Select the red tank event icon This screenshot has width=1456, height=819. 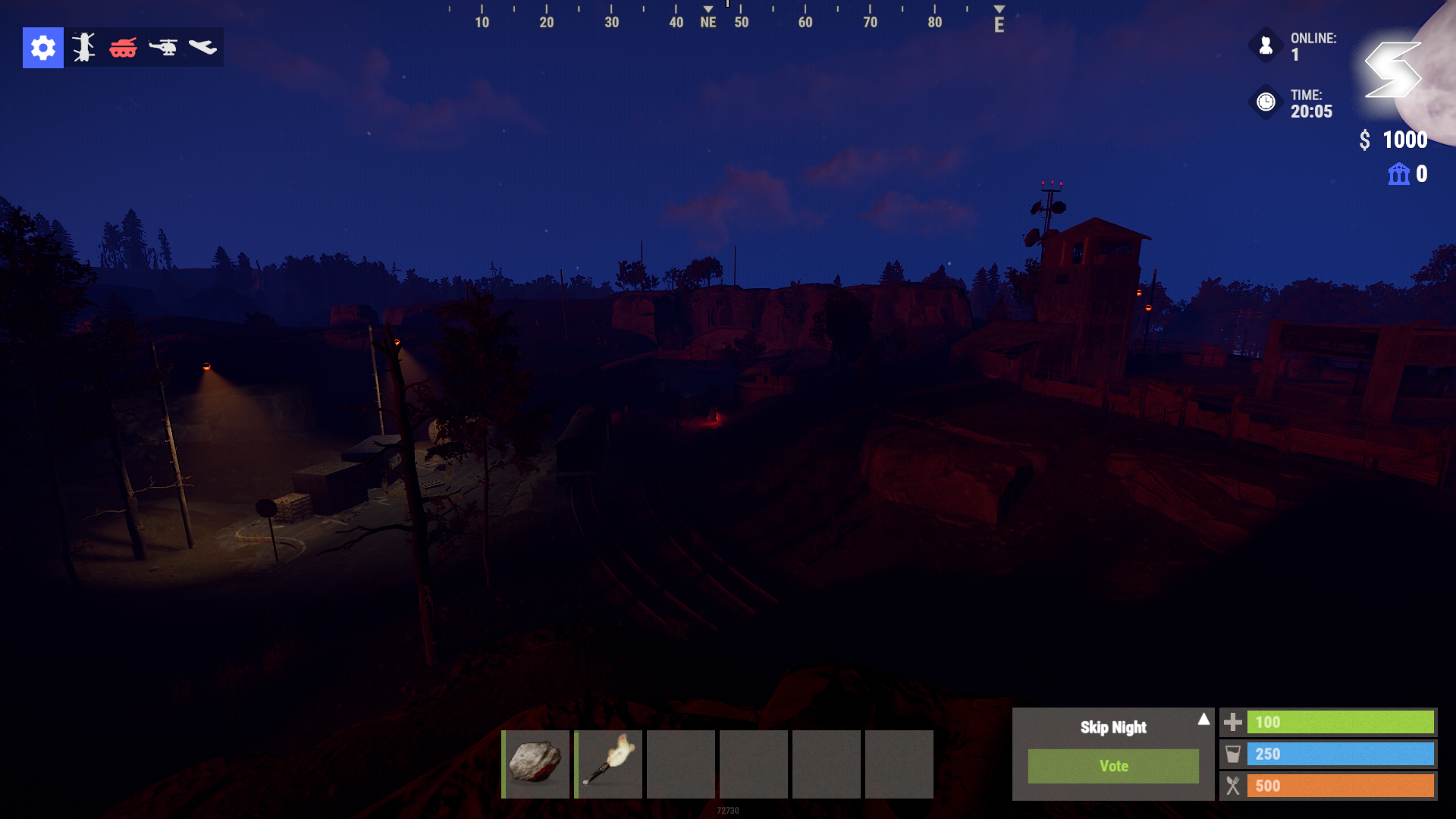point(123,48)
